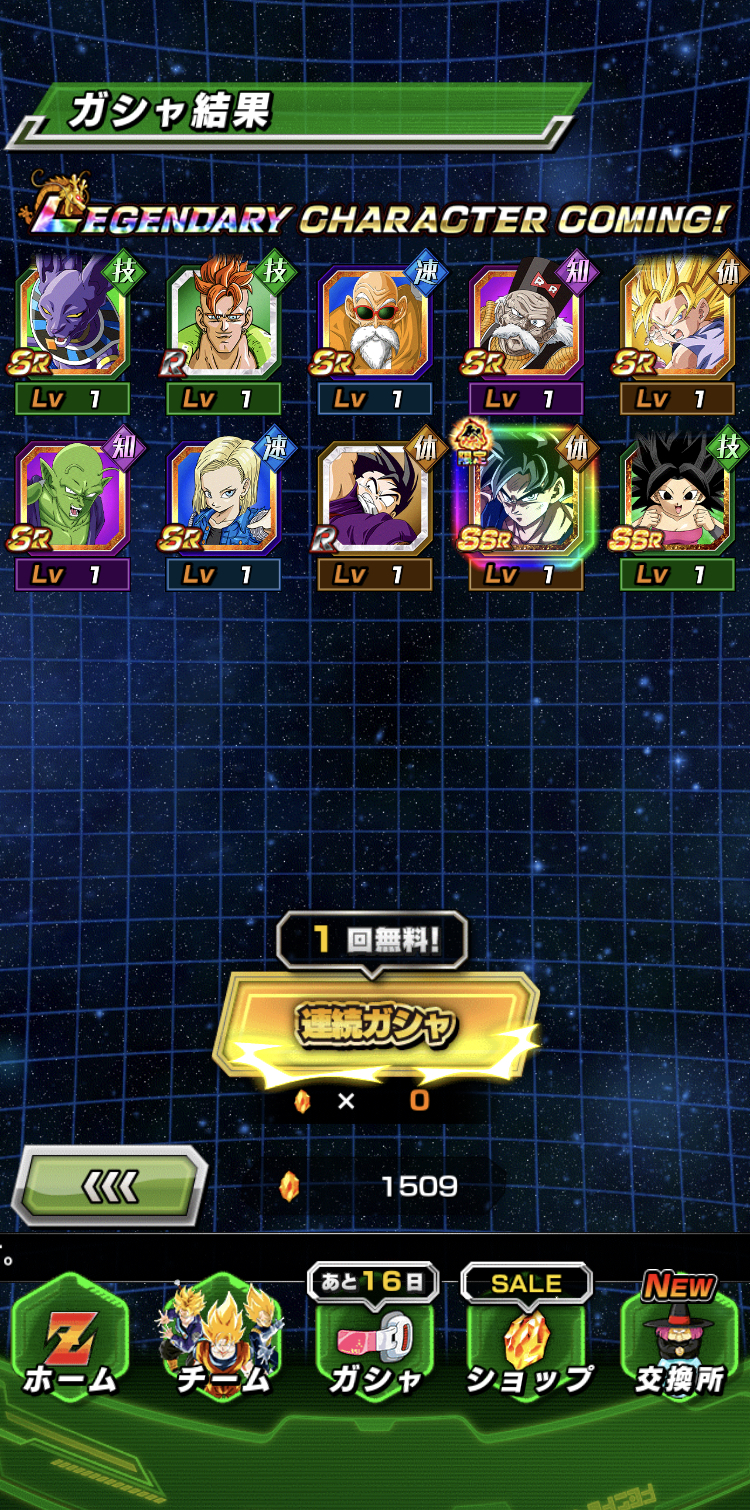This screenshot has width=750, height=1510.
Task: Open the チーム team menu
Action: [x=222, y=1340]
